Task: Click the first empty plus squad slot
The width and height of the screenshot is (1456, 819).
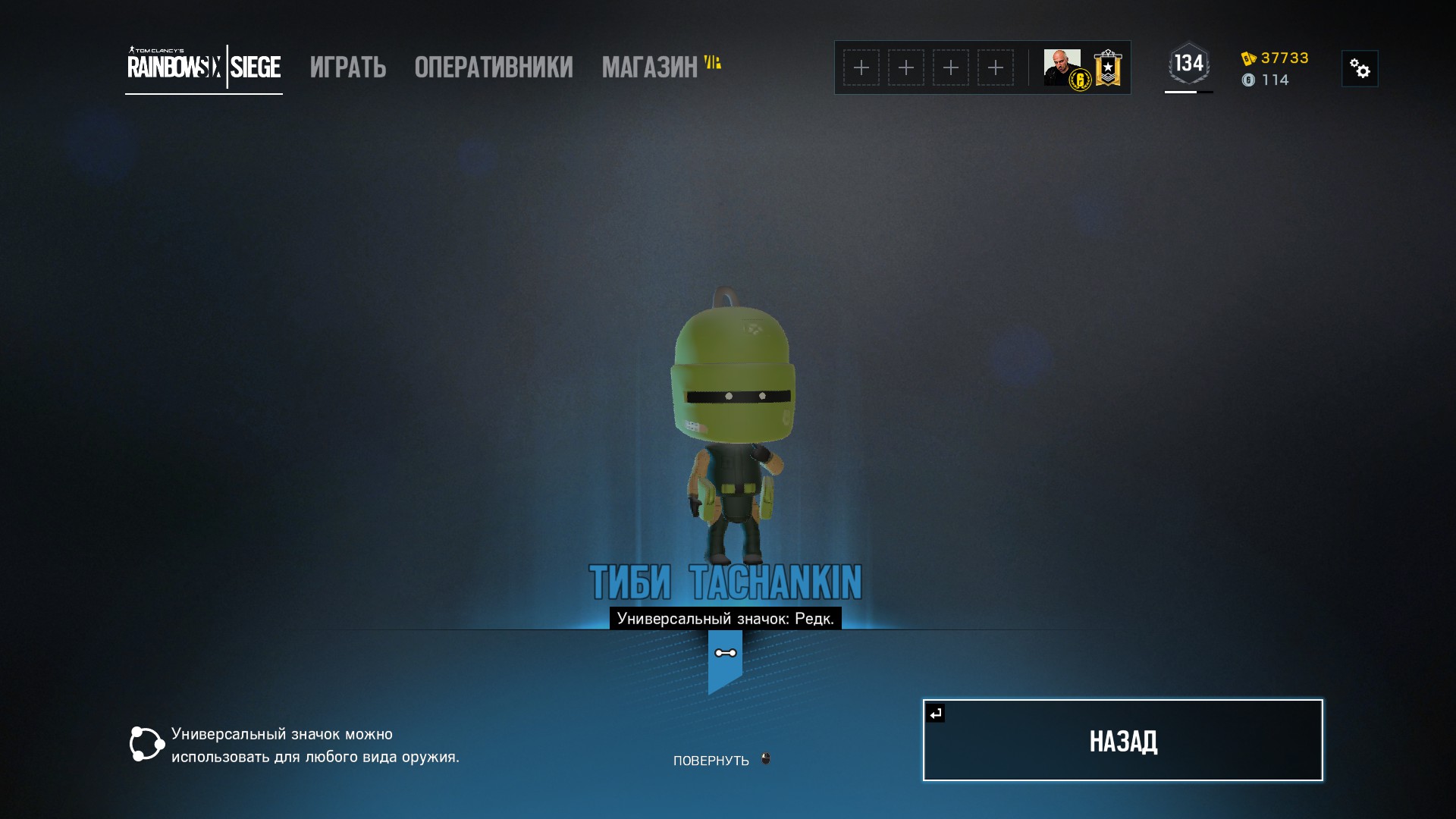Action: [861, 67]
